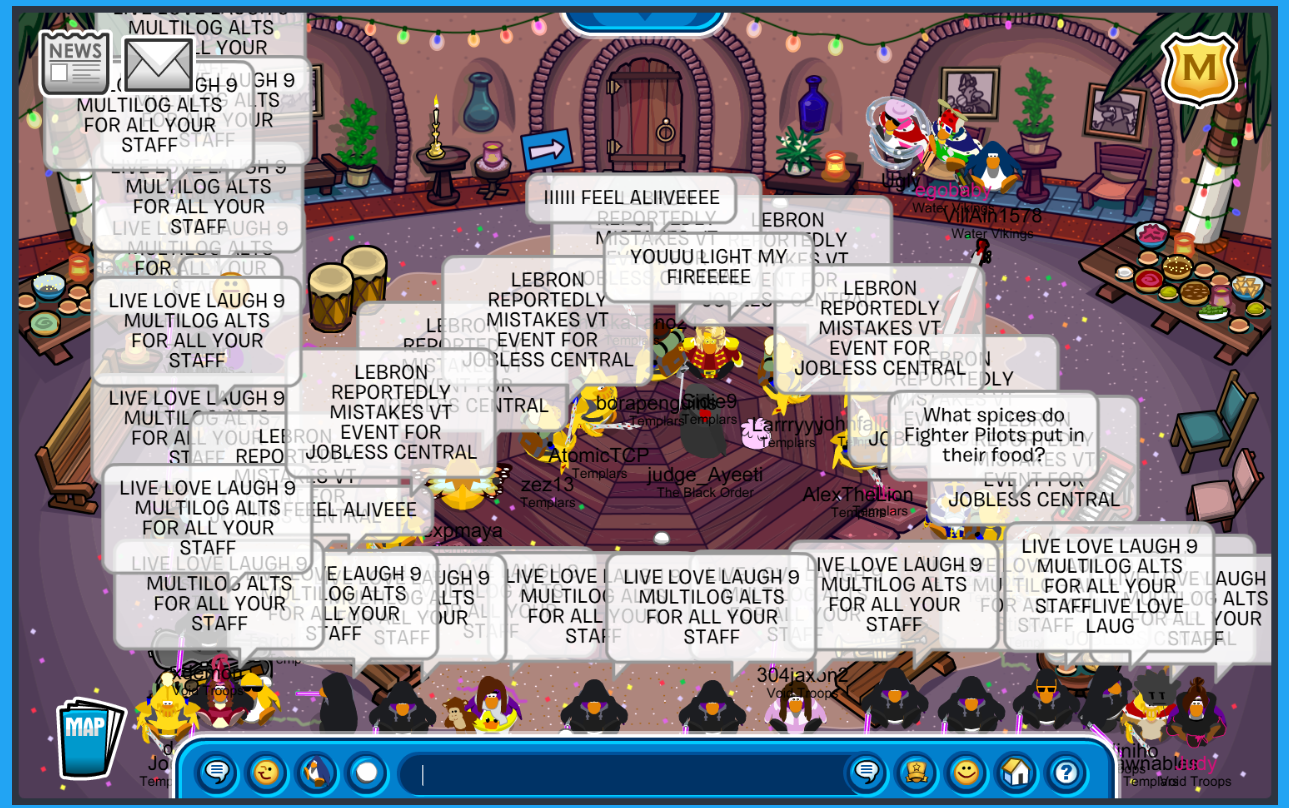Open the penguin actions menu
Image resolution: width=1289 pixels, height=808 pixels.
(x=316, y=773)
